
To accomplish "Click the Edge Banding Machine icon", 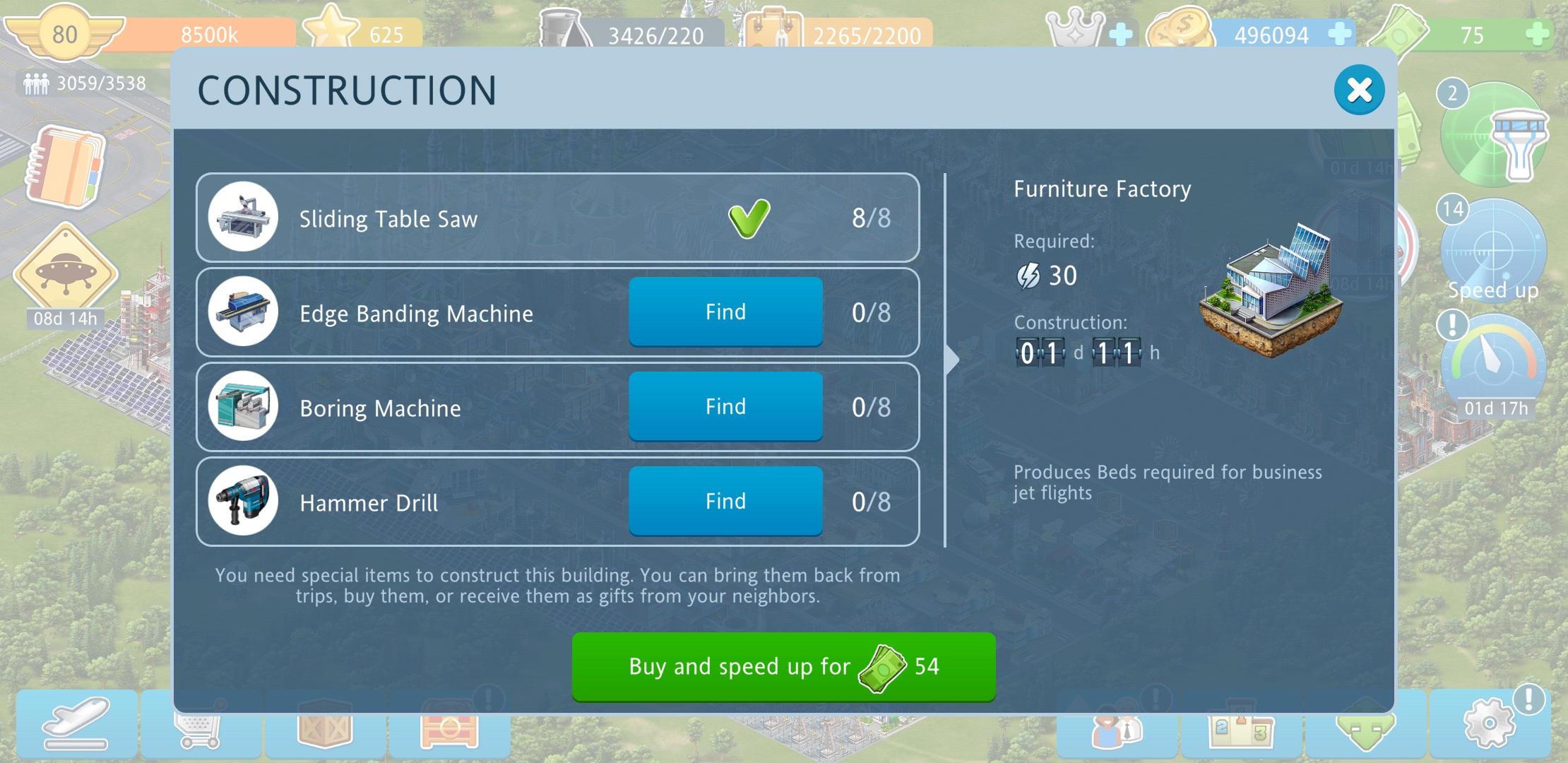I will point(243,312).
